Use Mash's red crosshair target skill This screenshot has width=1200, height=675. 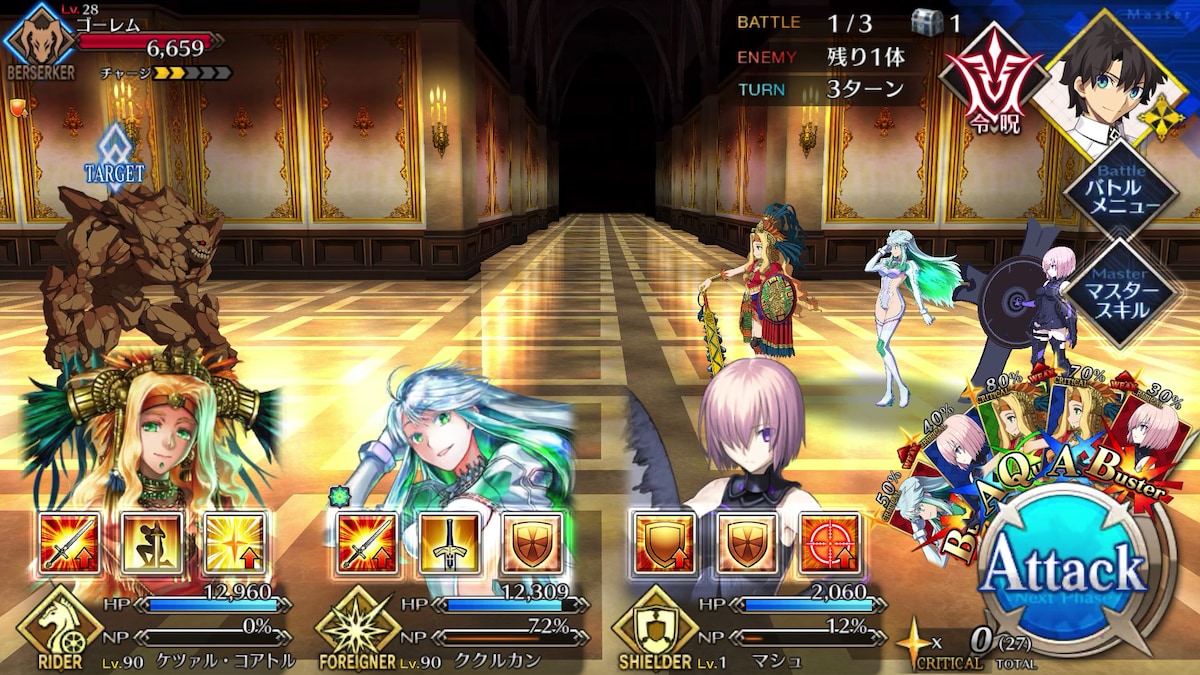[830, 545]
